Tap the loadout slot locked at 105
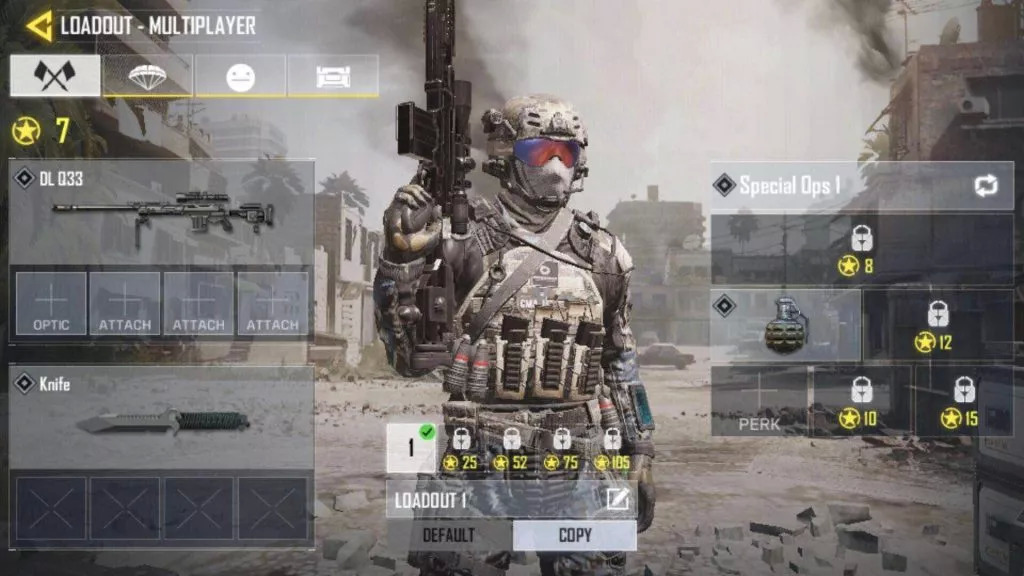This screenshot has width=1024, height=576. (611, 448)
